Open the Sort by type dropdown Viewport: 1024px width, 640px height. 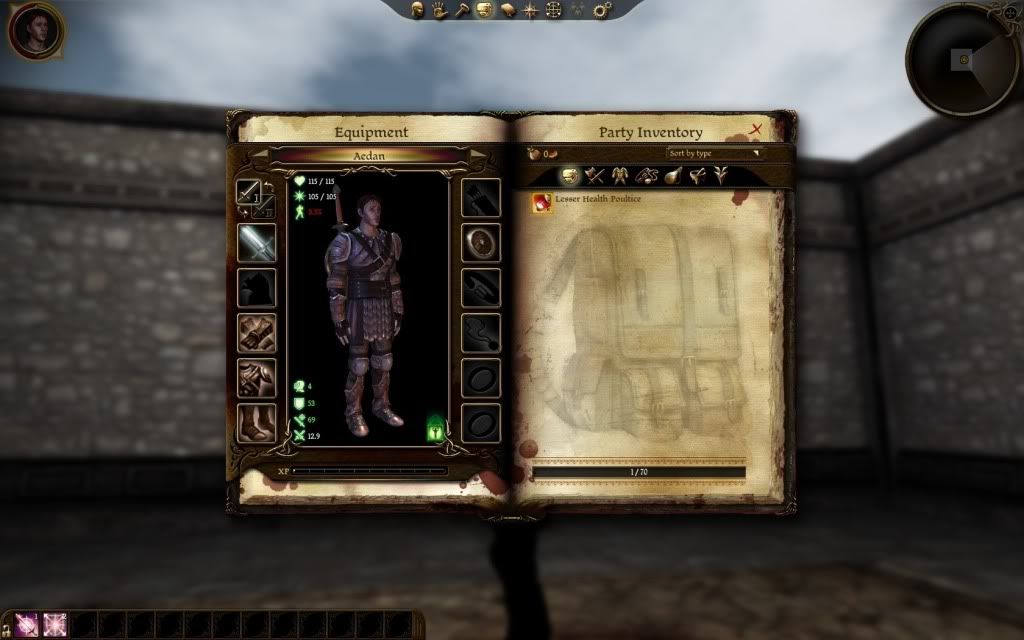click(x=715, y=153)
